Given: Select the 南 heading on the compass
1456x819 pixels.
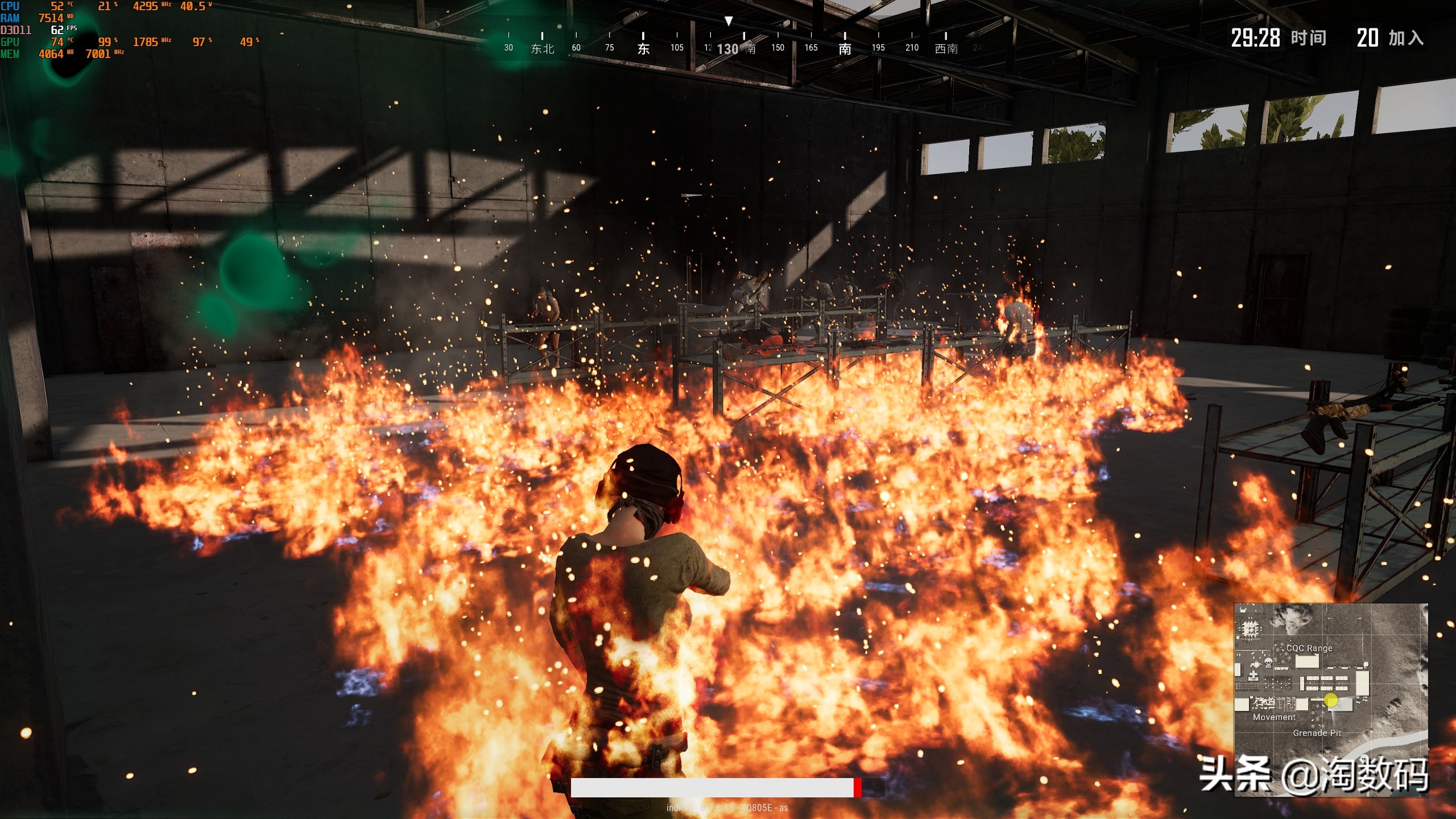Looking at the screenshot, I should tap(844, 48).
